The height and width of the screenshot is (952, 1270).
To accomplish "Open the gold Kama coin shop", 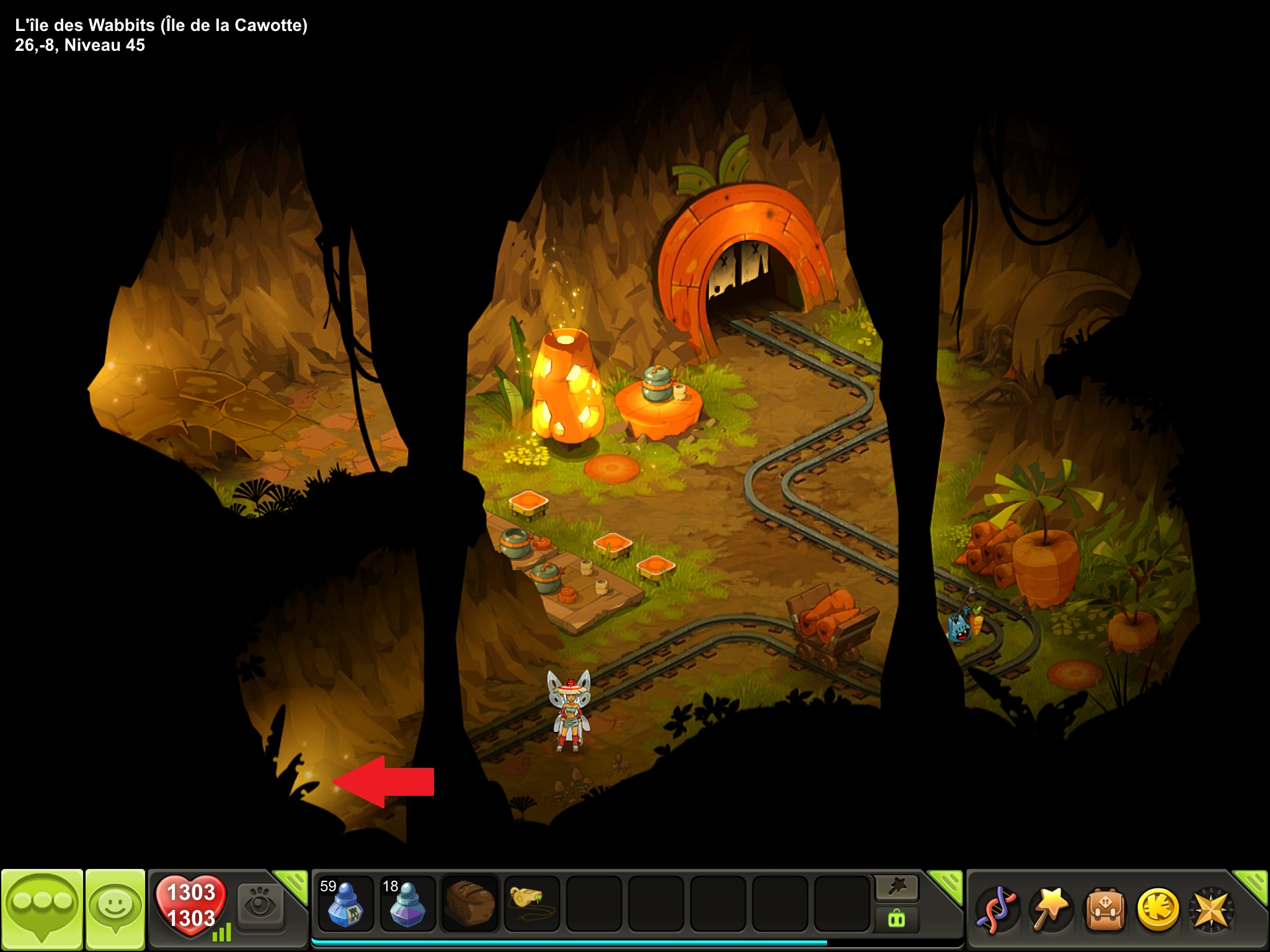I will 1157,910.
